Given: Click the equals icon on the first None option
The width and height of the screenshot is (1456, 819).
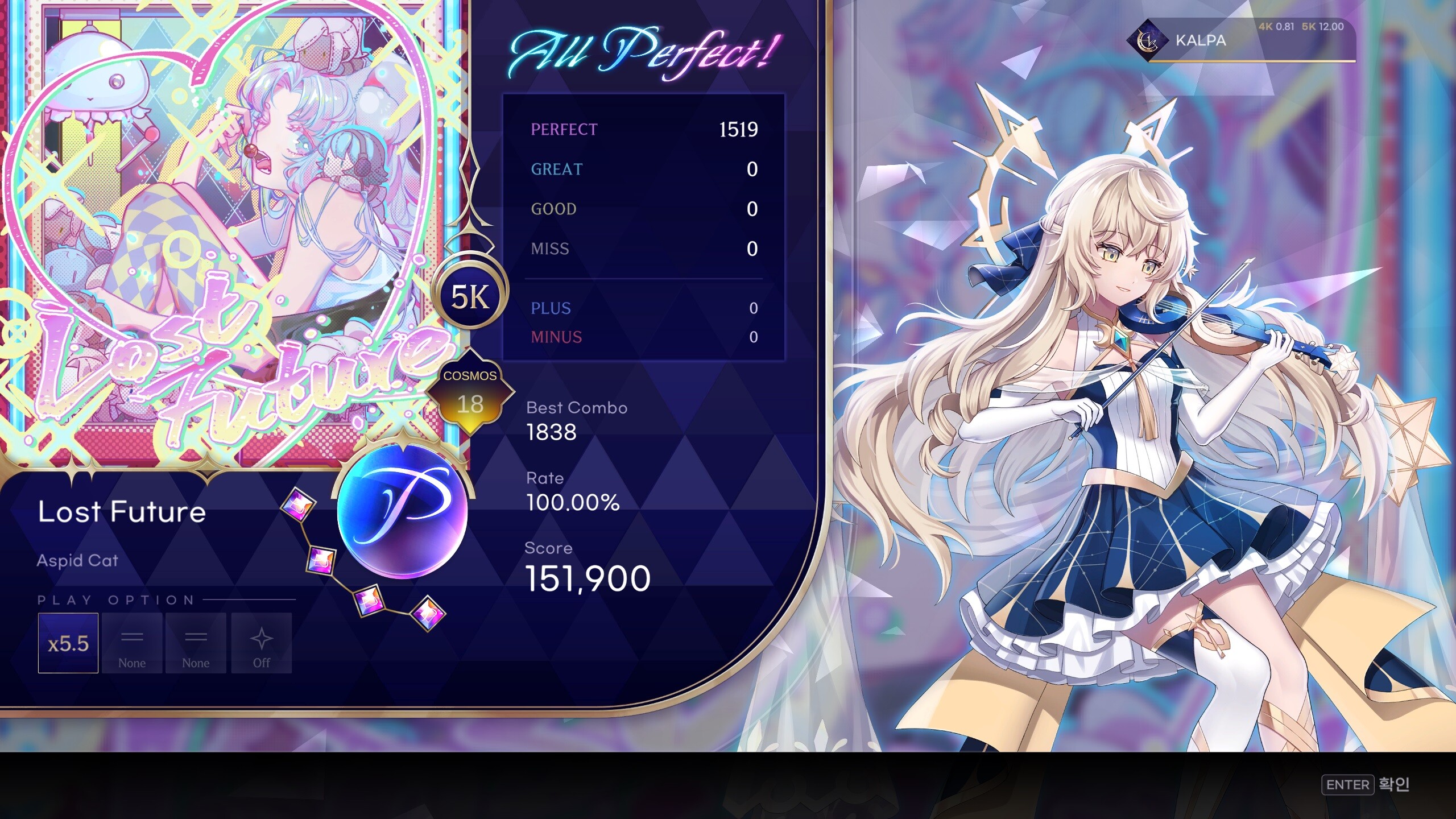Looking at the screenshot, I should [x=133, y=636].
